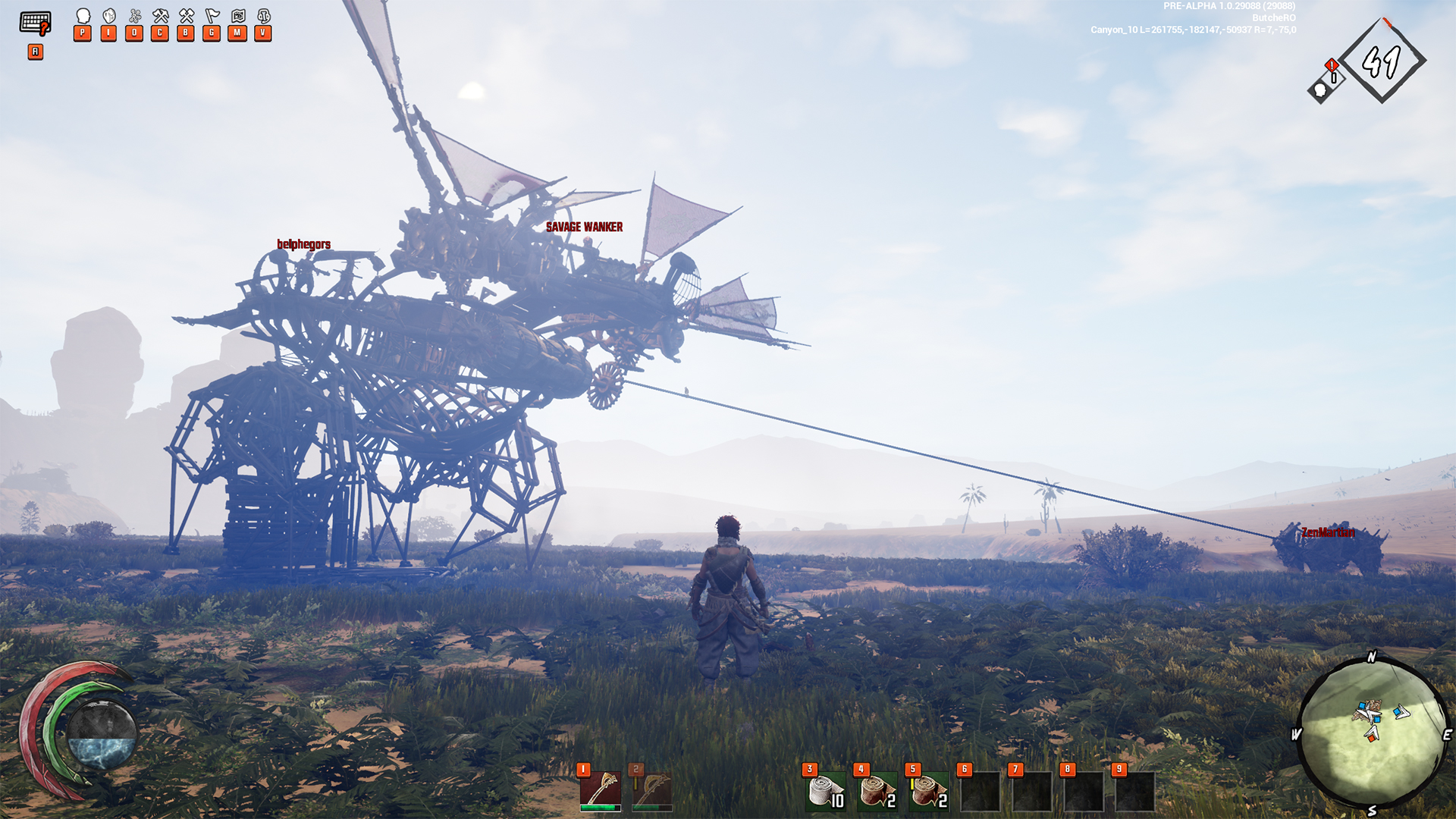
Task: Click the level 41 diamond badge
Action: 1382,61
